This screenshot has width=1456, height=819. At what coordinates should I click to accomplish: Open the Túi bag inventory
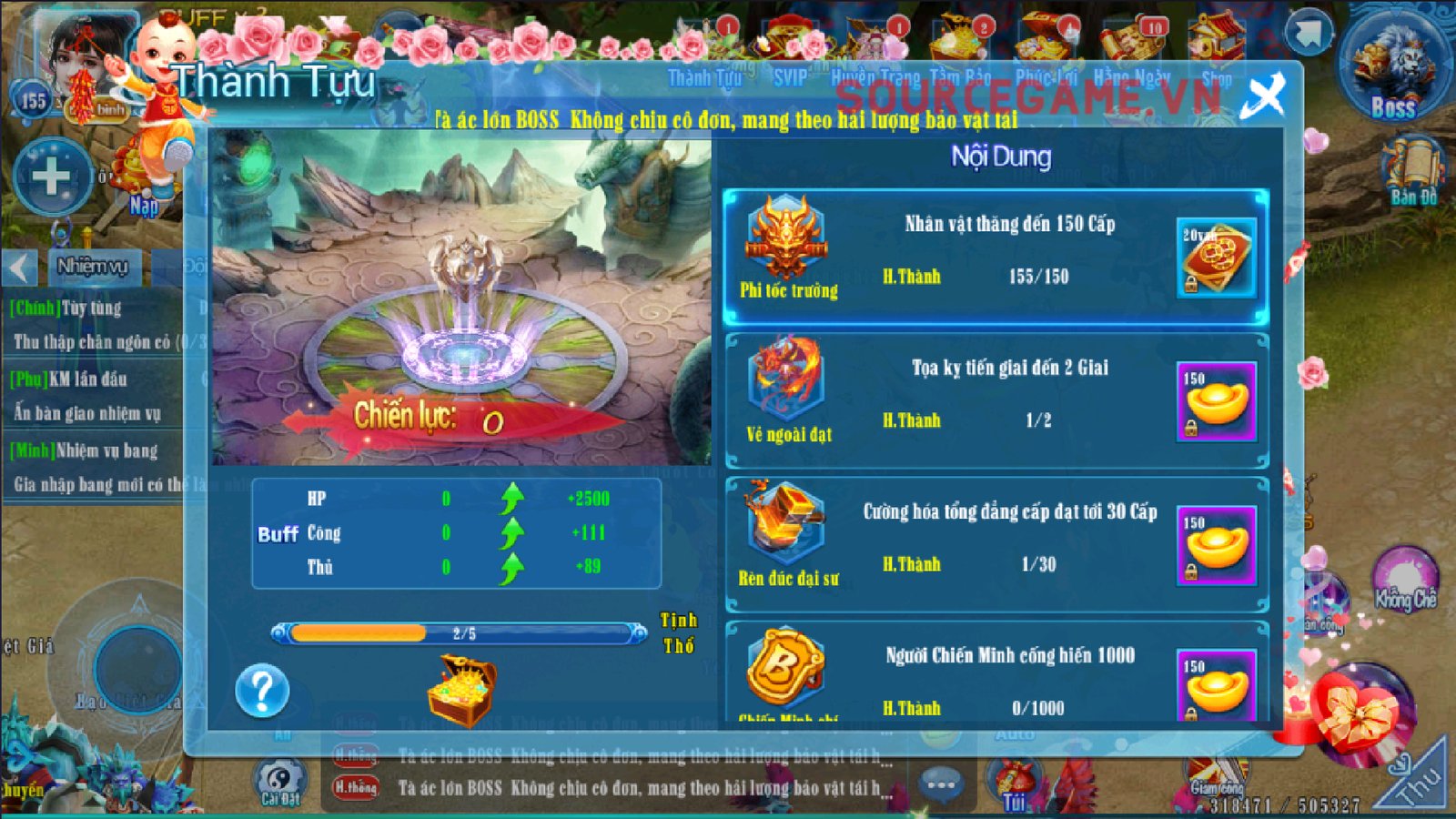(x=1015, y=784)
